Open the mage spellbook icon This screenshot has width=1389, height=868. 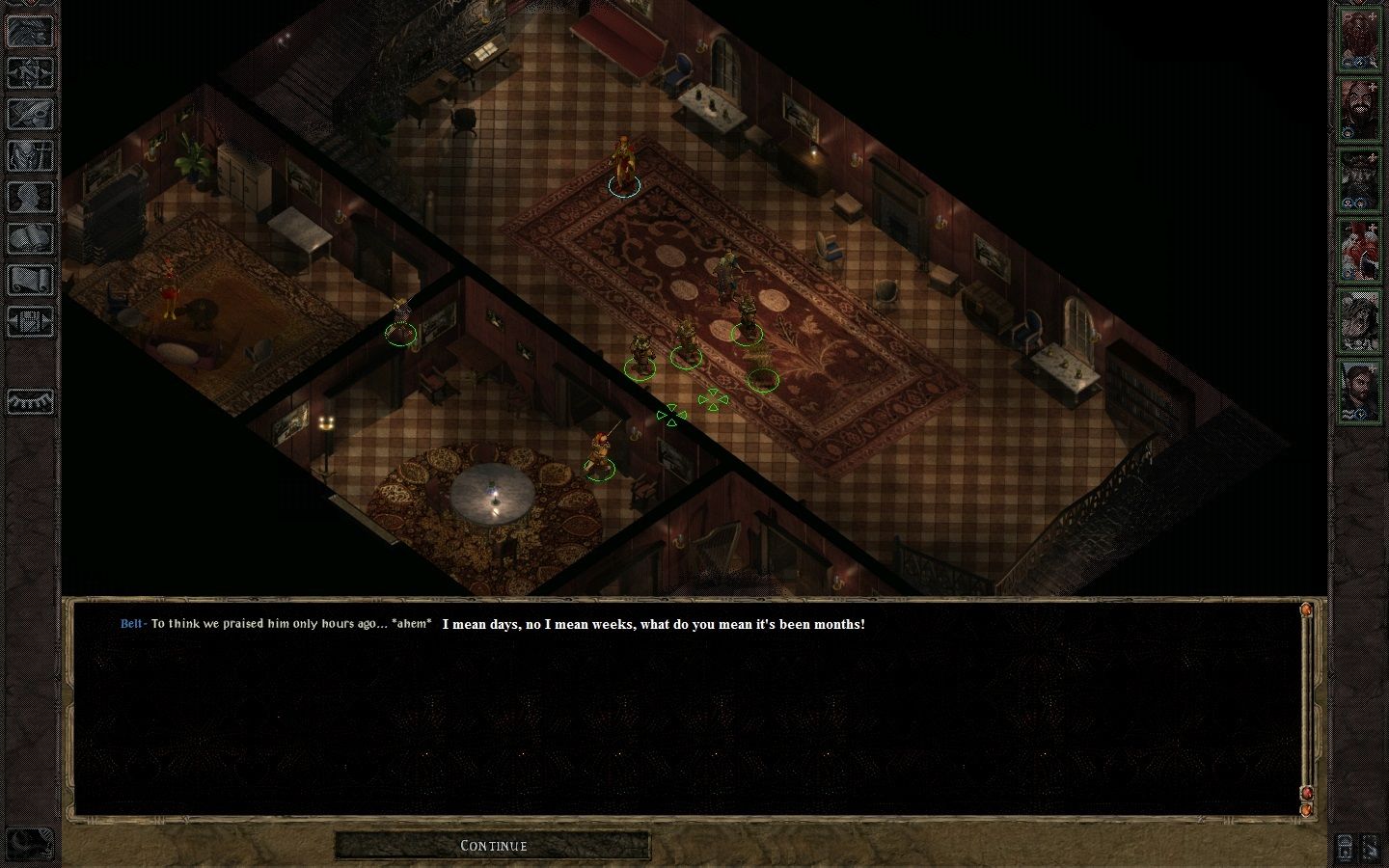30,238
